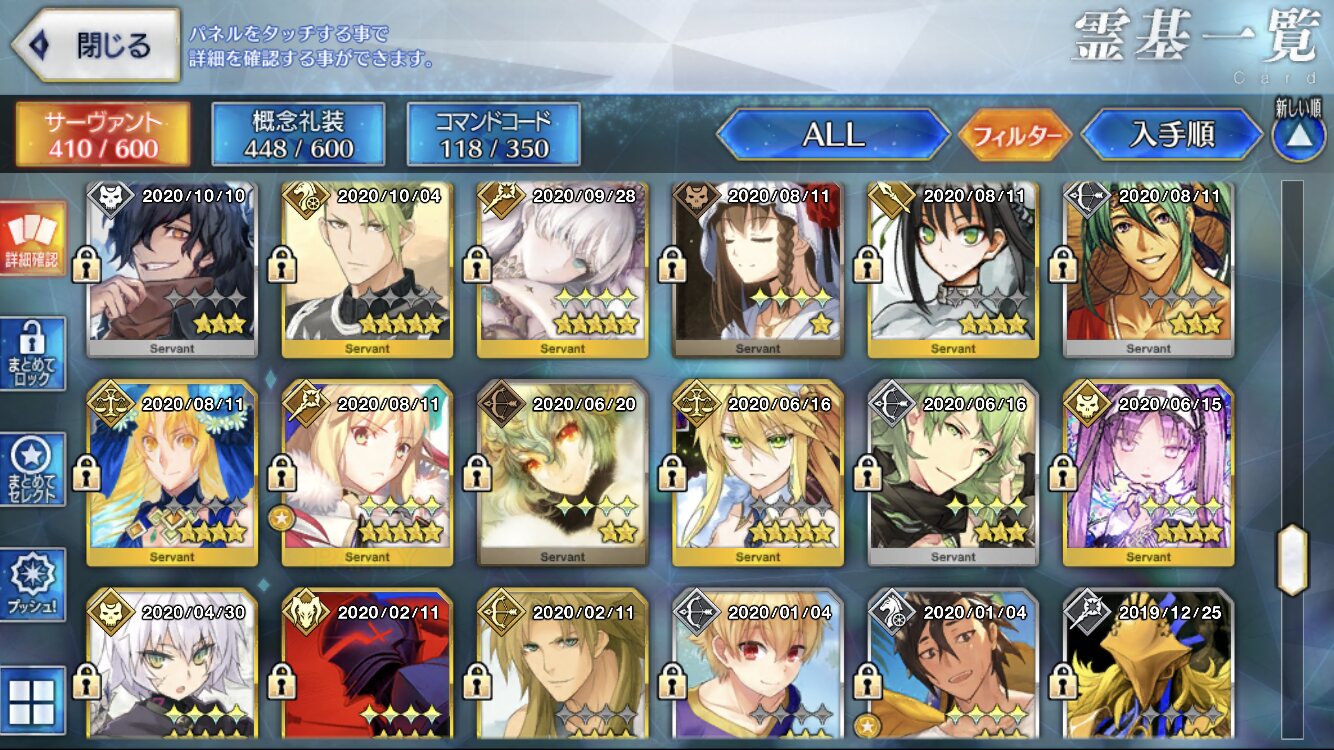Screen dimensions: 1334x750
Task: Toggle the 新しい順 ascending/descending arrow
Action: point(1297,135)
